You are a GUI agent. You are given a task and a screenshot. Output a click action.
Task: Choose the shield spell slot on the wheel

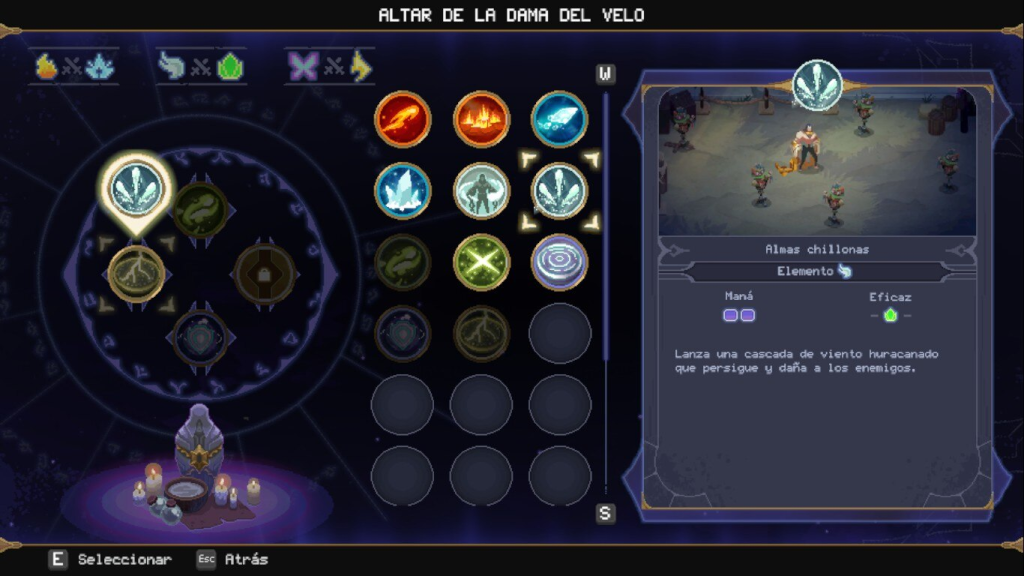[x=200, y=336]
